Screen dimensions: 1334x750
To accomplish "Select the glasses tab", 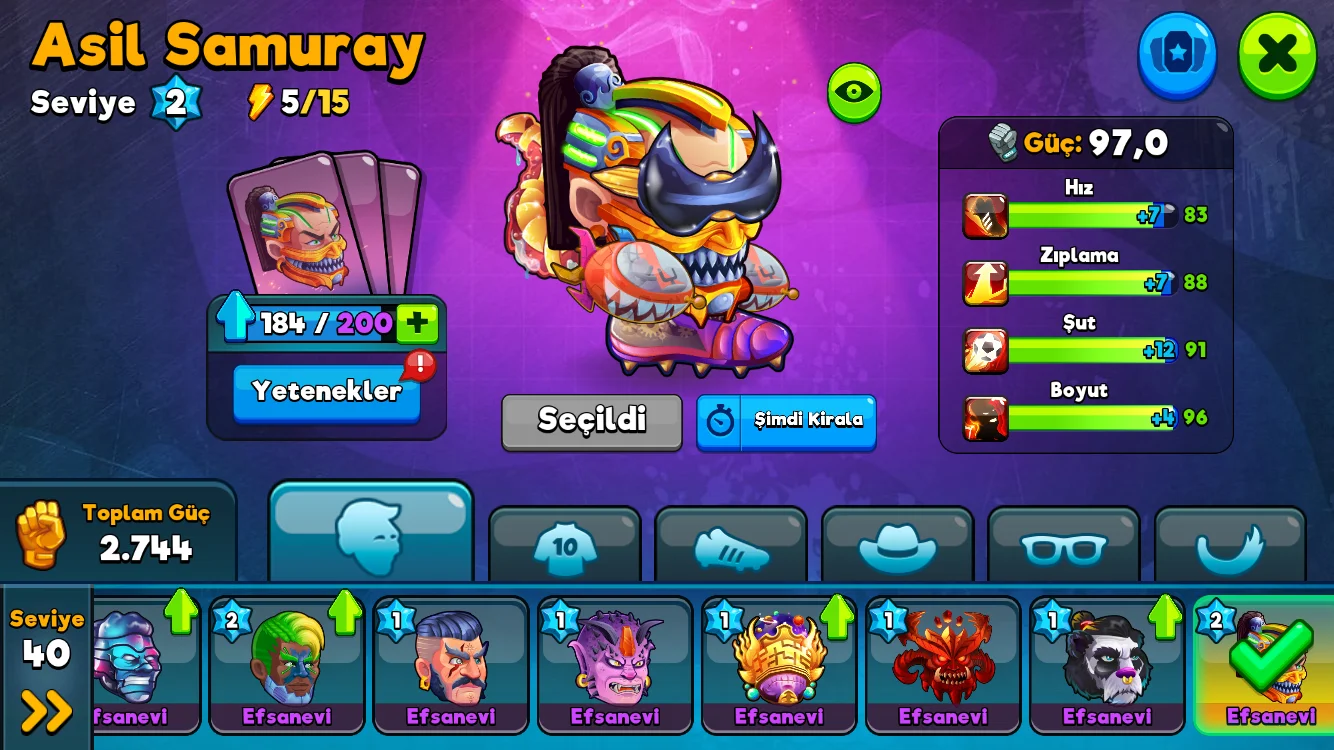I will (1063, 546).
